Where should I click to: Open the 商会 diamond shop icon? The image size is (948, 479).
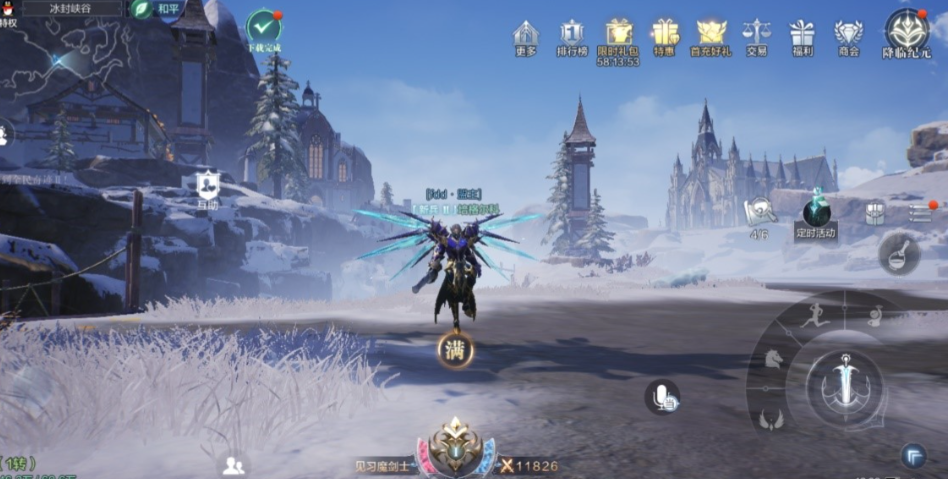tap(849, 36)
